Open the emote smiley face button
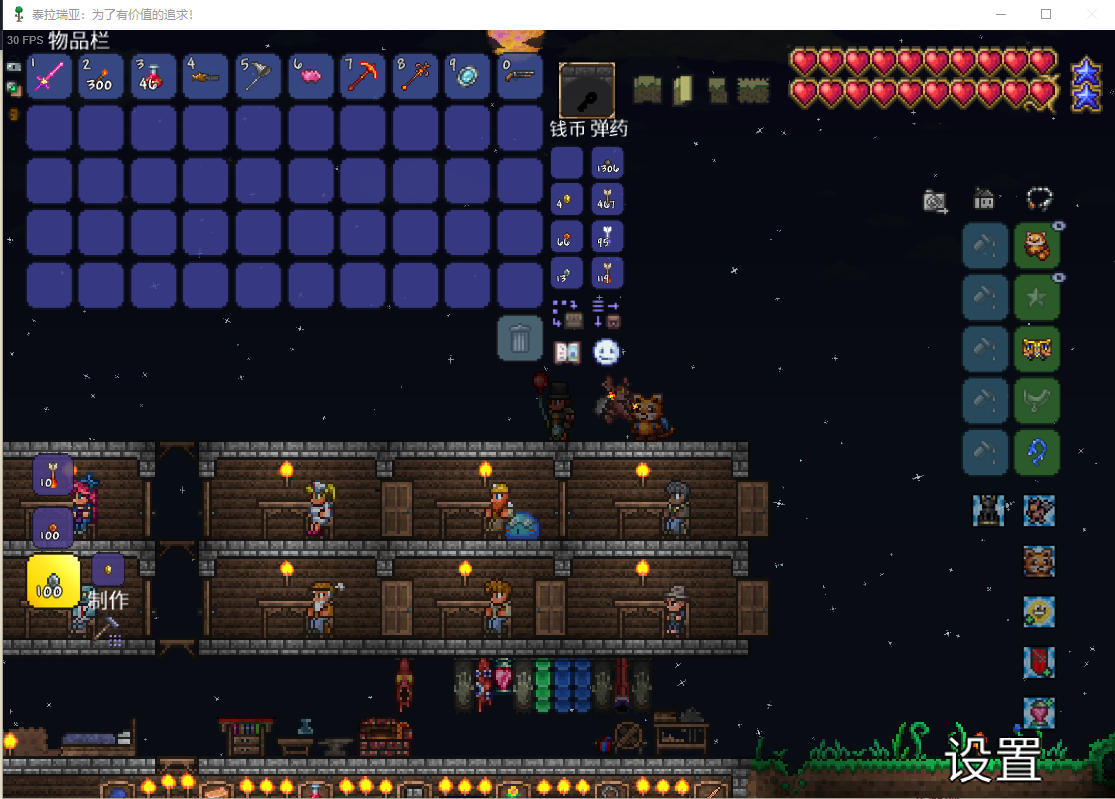The height and width of the screenshot is (799, 1115). click(x=606, y=352)
